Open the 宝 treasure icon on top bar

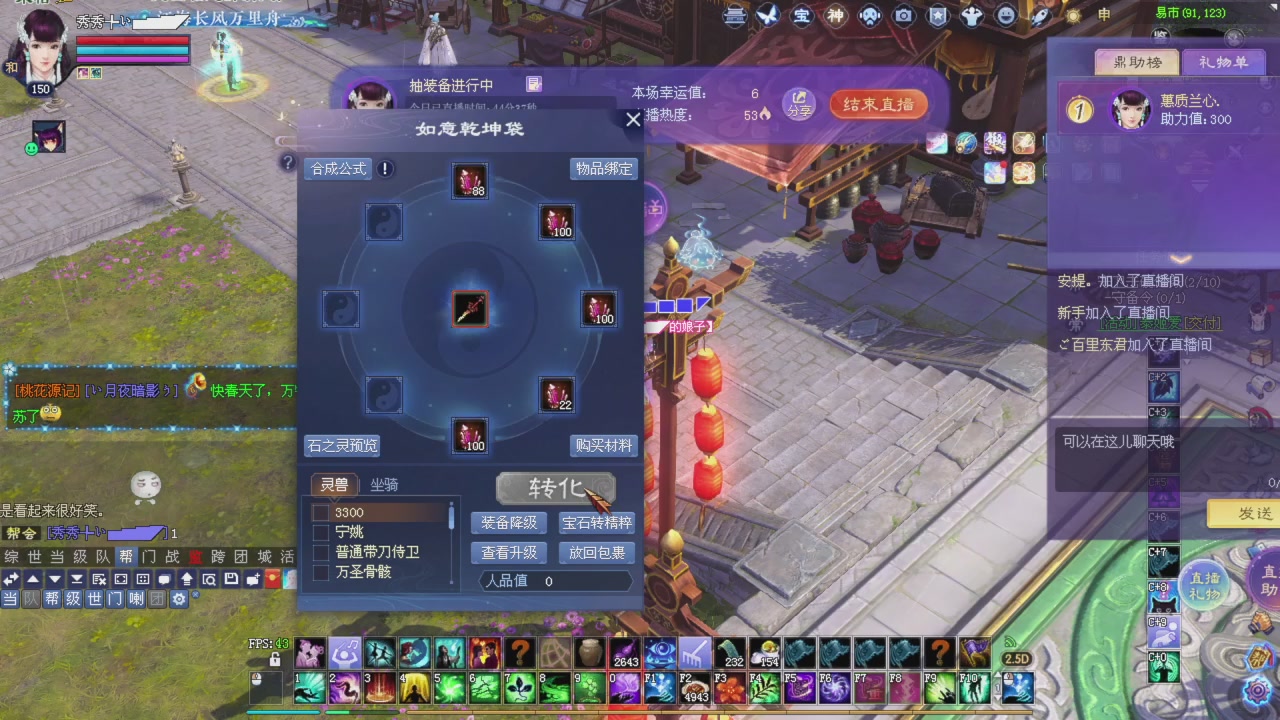coord(800,17)
